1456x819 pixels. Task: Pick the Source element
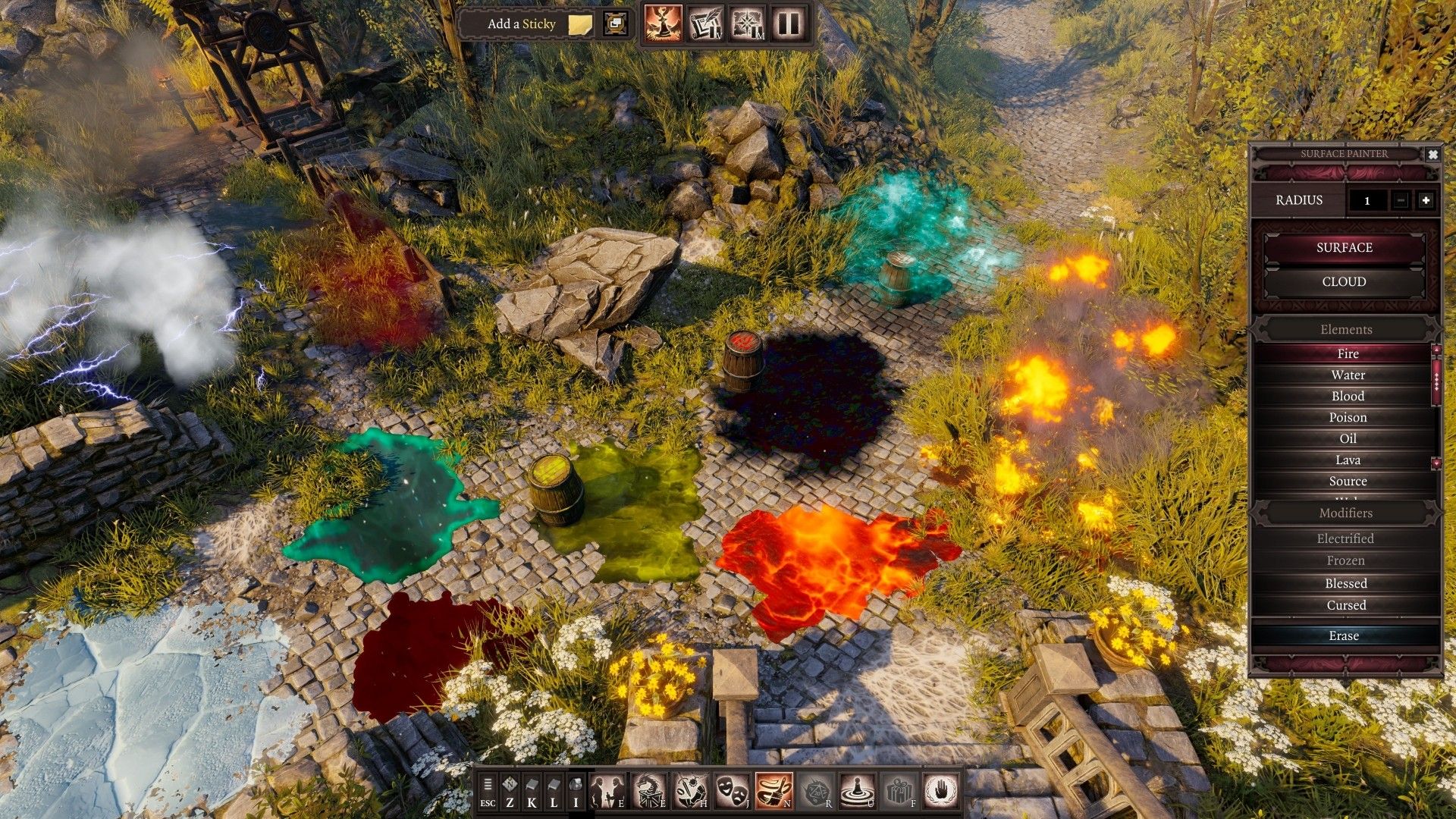(x=1348, y=482)
